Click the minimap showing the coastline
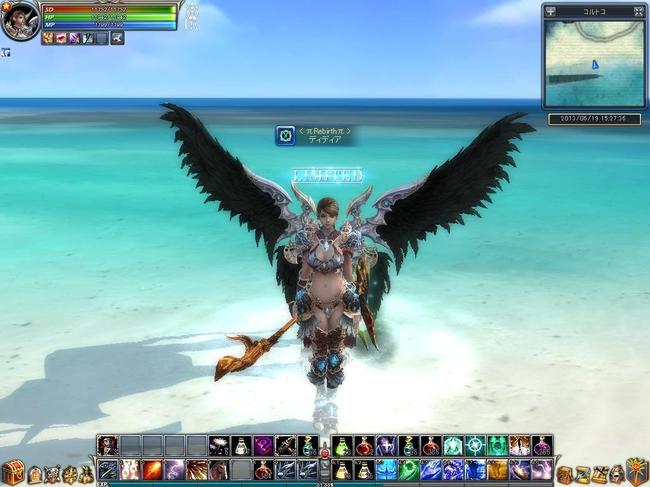The height and width of the screenshot is (487, 650). click(x=593, y=64)
